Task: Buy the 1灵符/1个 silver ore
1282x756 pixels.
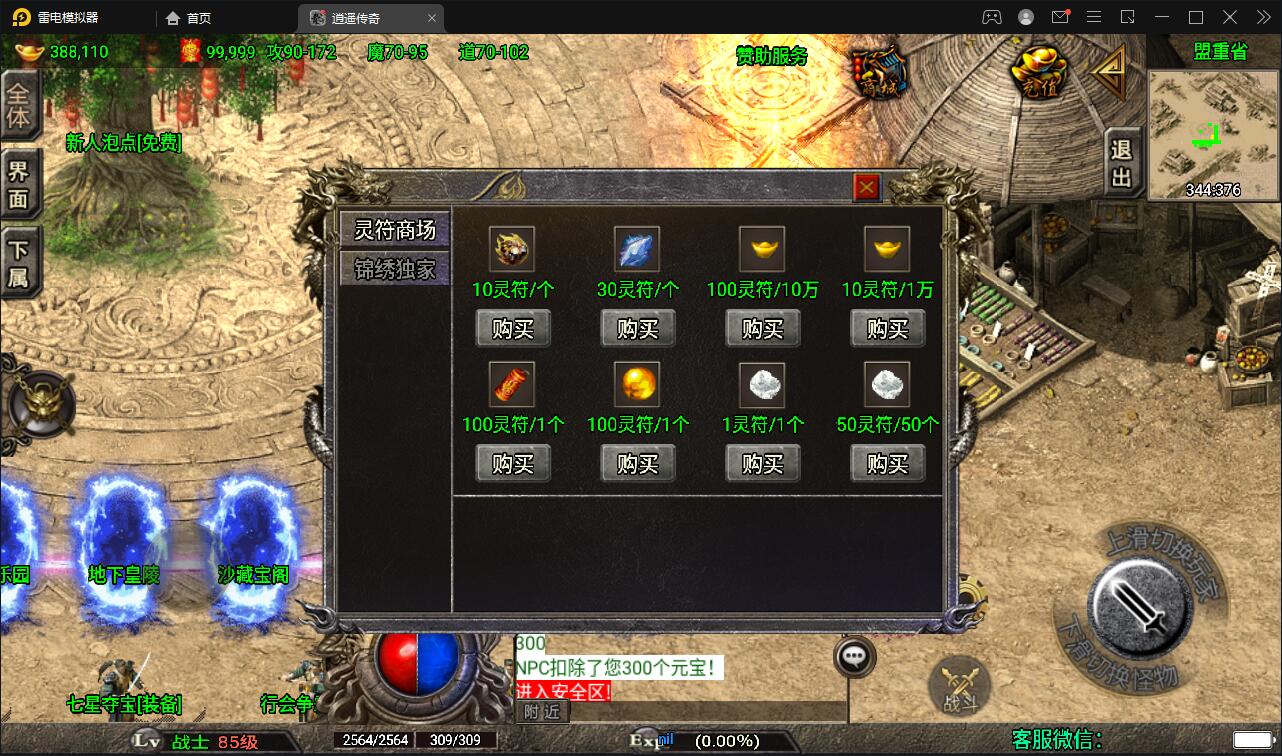Action: click(763, 464)
